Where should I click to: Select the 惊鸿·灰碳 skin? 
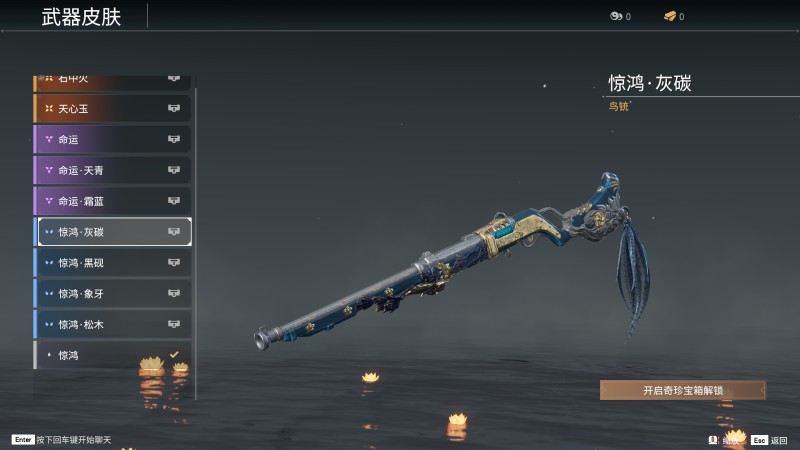112,232
